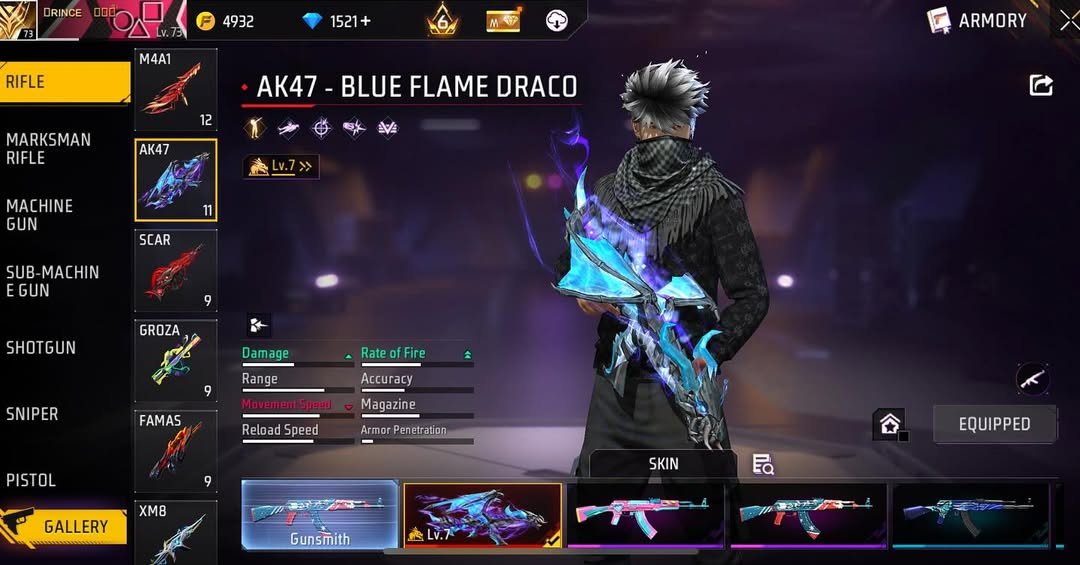The height and width of the screenshot is (565, 1080).
Task: Open the Skin tab
Action: (x=663, y=463)
